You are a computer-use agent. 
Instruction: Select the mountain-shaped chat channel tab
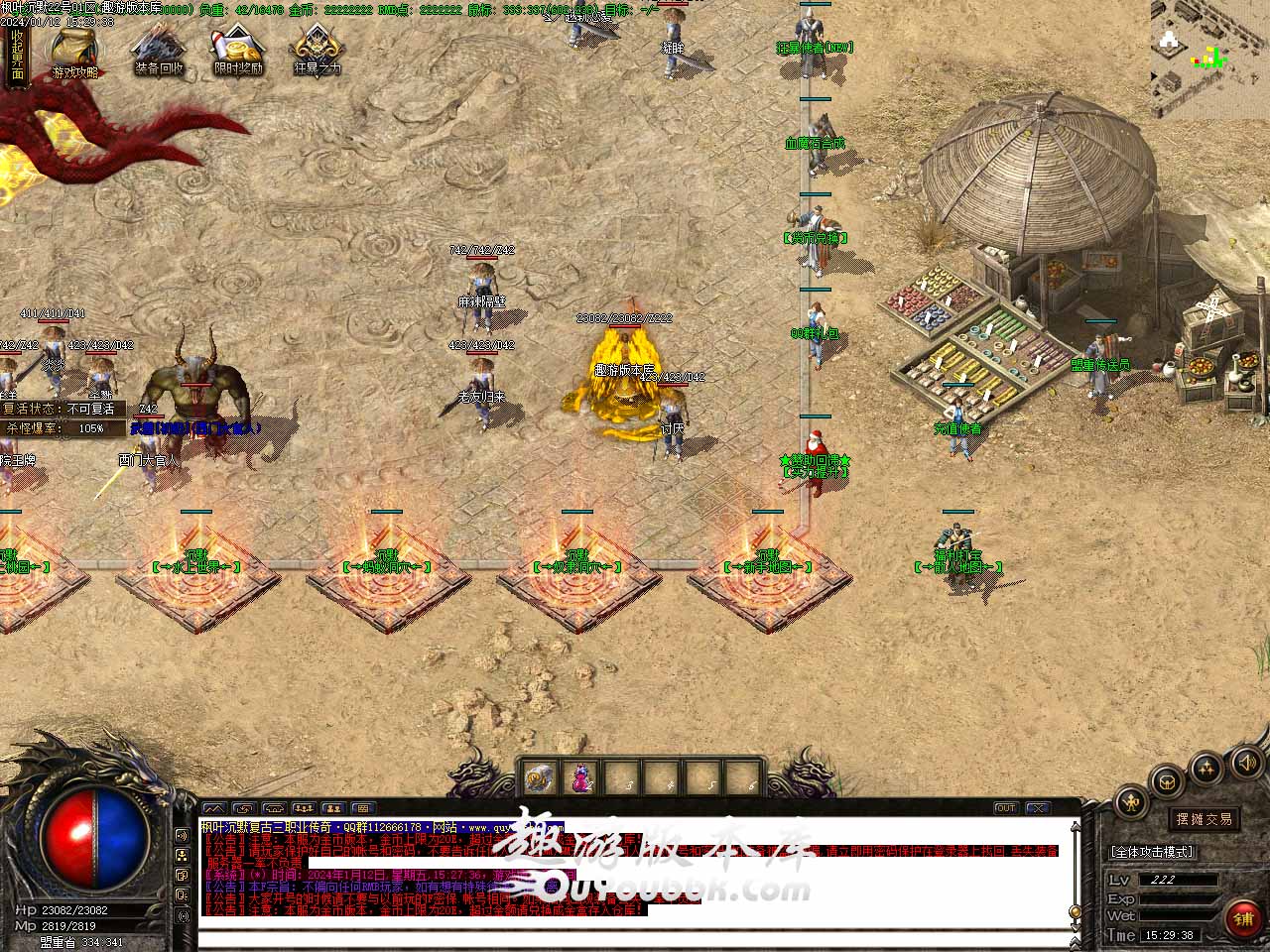213,808
